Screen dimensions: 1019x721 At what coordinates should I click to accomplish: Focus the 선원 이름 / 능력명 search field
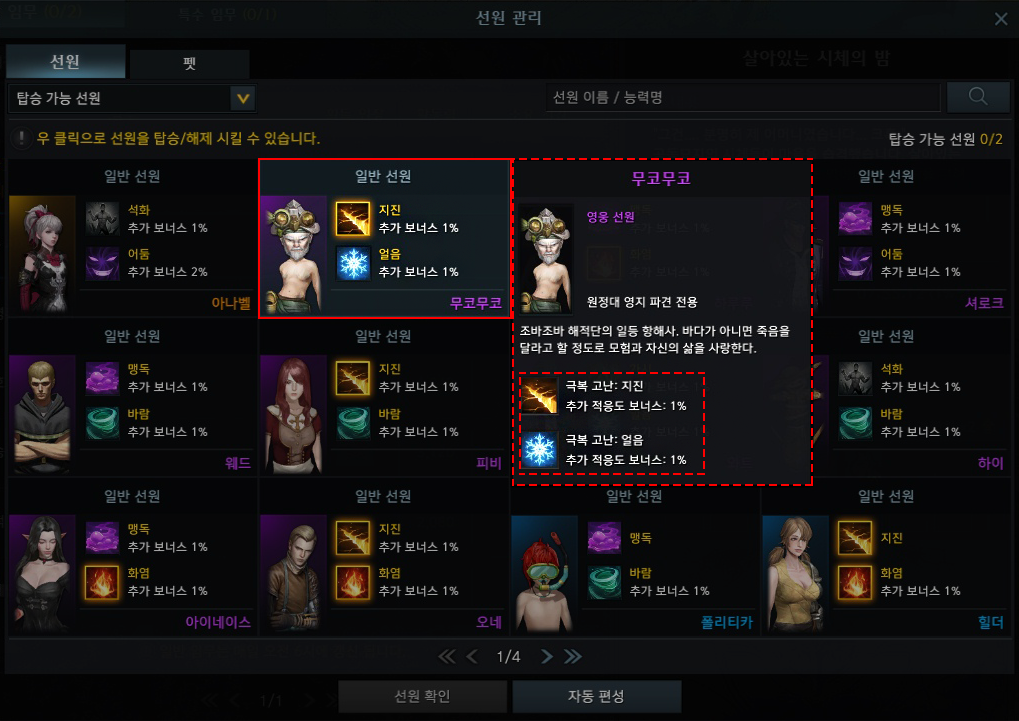(742, 98)
